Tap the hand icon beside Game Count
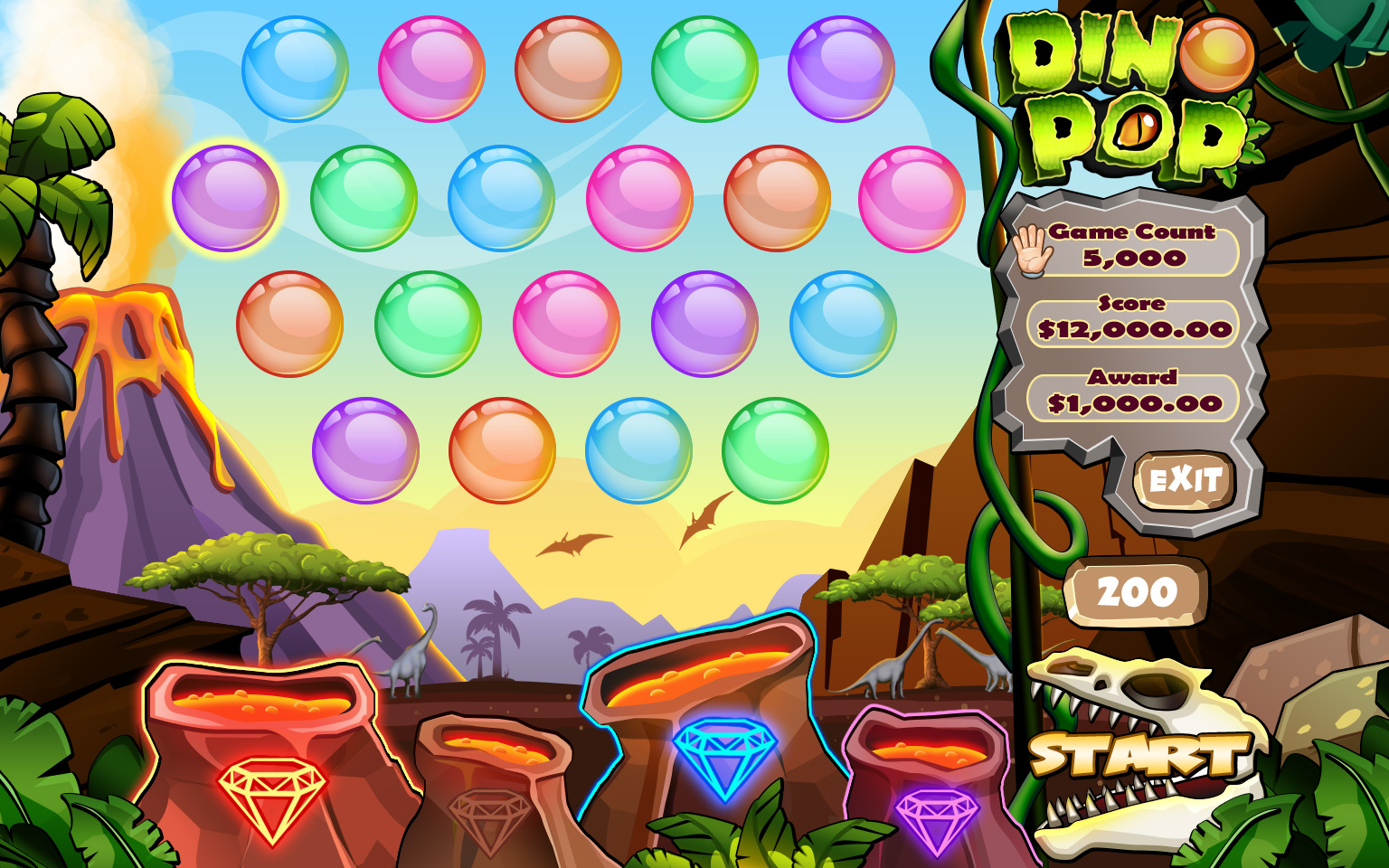 pyautogui.click(x=1032, y=249)
